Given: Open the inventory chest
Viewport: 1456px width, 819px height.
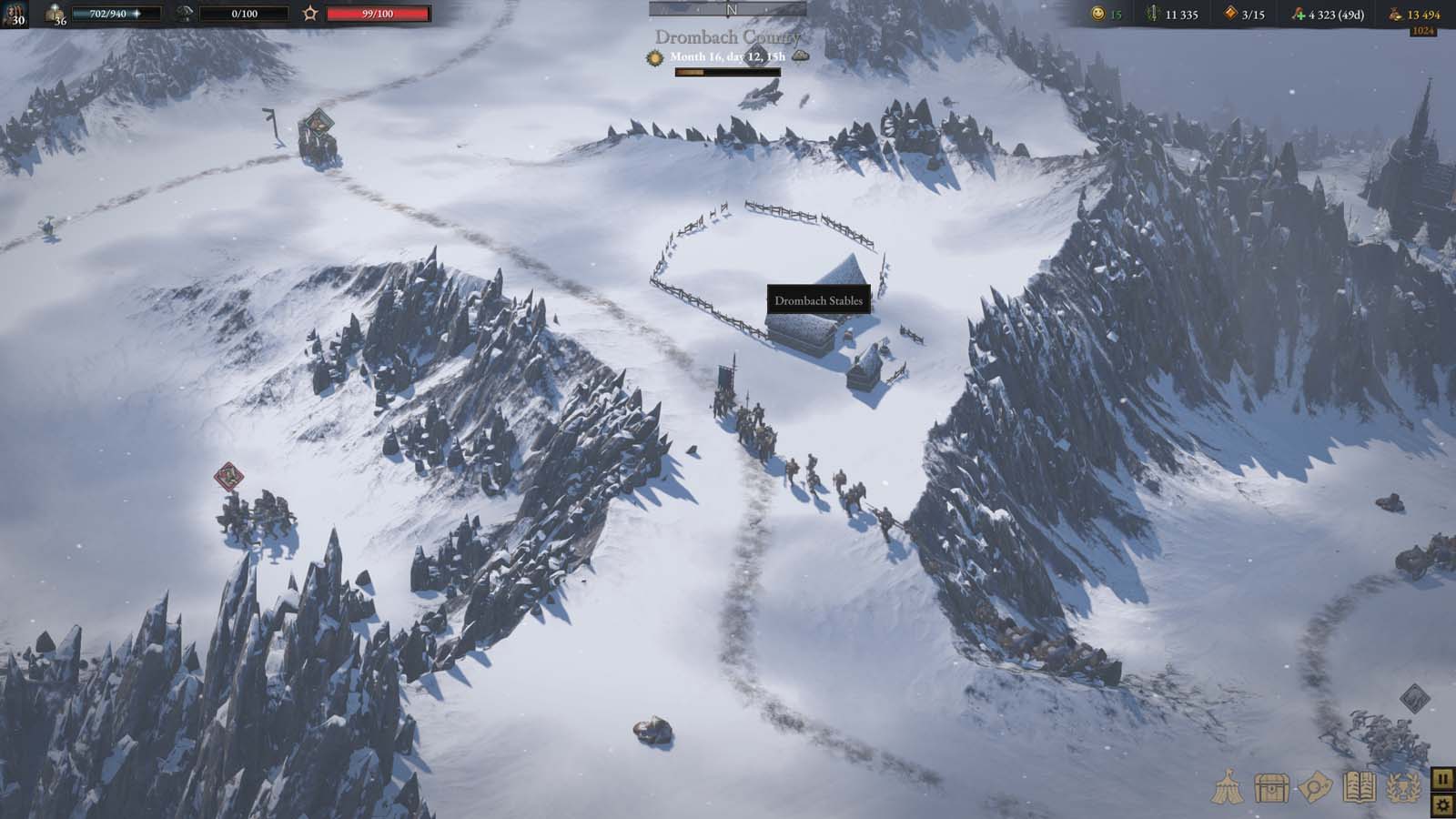Looking at the screenshot, I should 1270,786.
